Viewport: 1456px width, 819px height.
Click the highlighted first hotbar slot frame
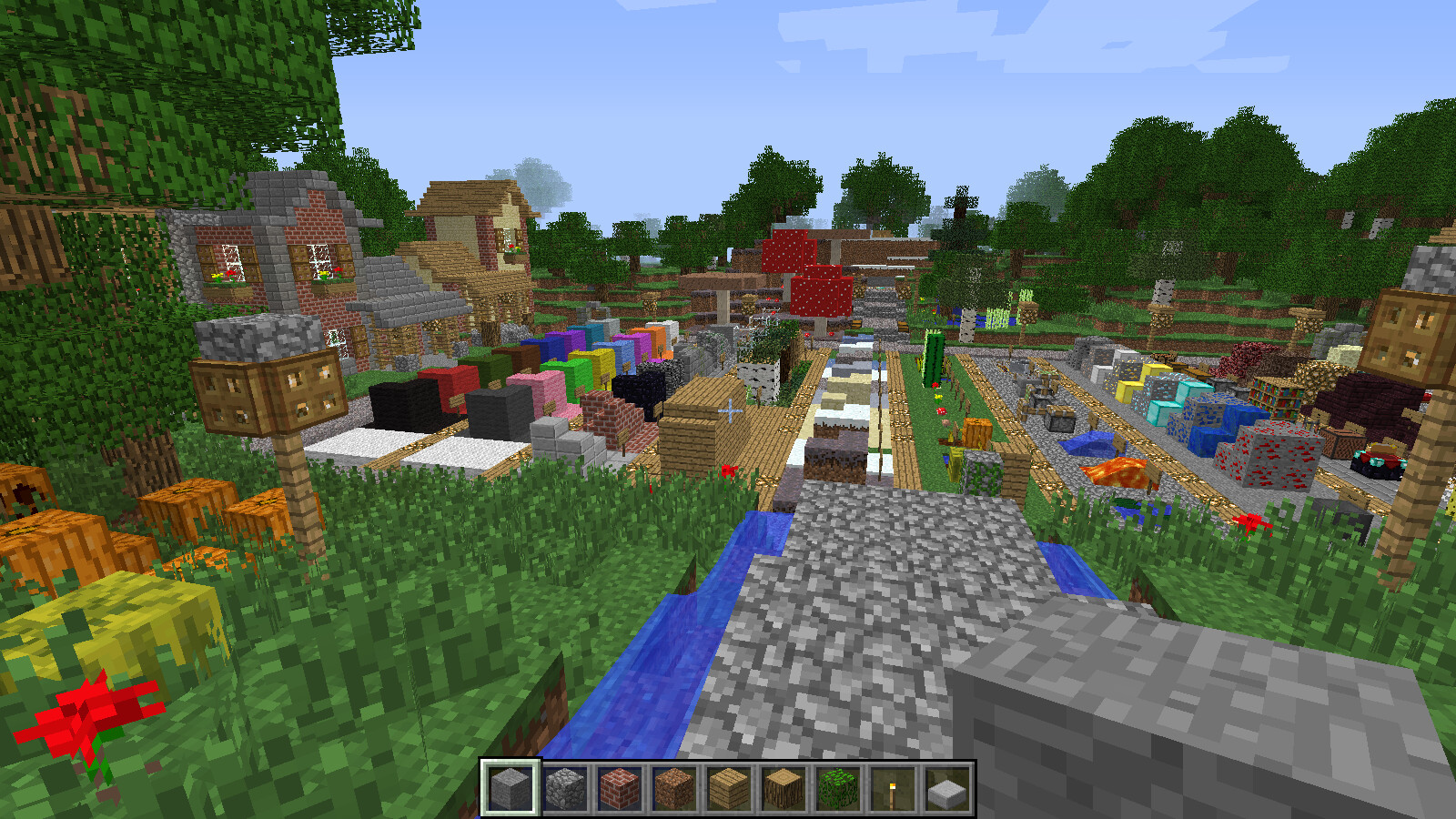pyautogui.click(x=511, y=788)
